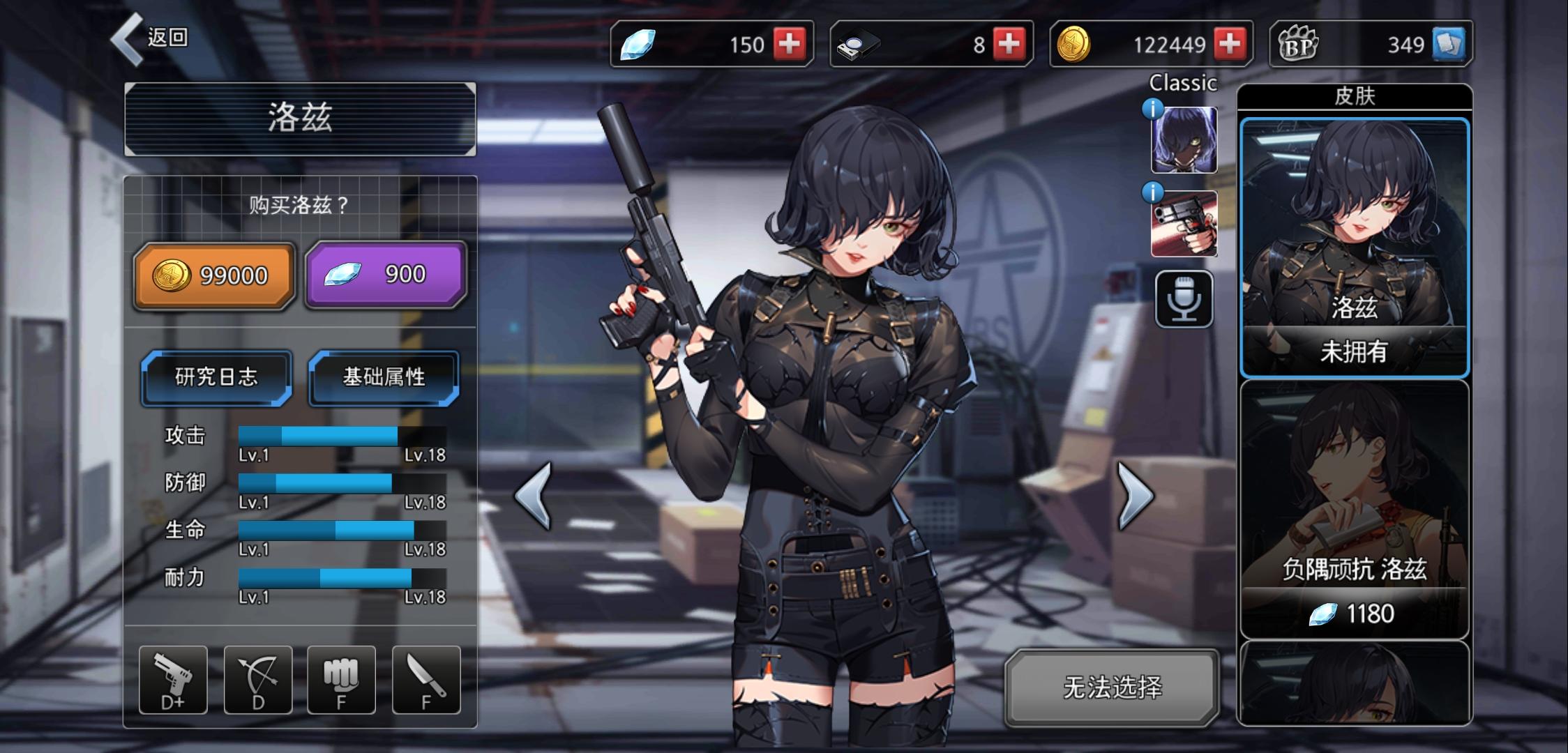Tap the info badge on the Classic portrait

pyautogui.click(x=1154, y=108)
